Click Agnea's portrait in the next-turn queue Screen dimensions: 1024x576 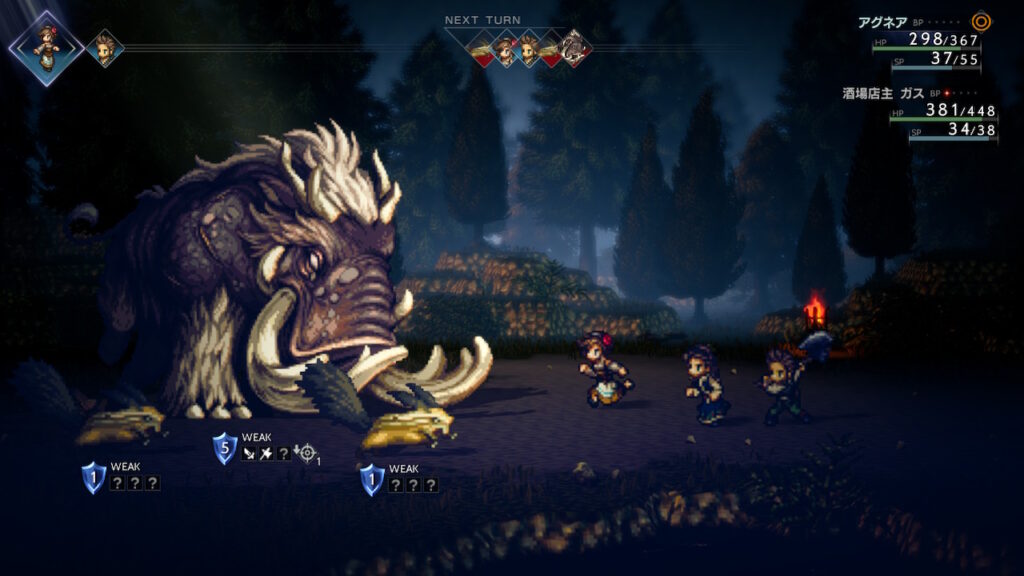tap(506, 48)
